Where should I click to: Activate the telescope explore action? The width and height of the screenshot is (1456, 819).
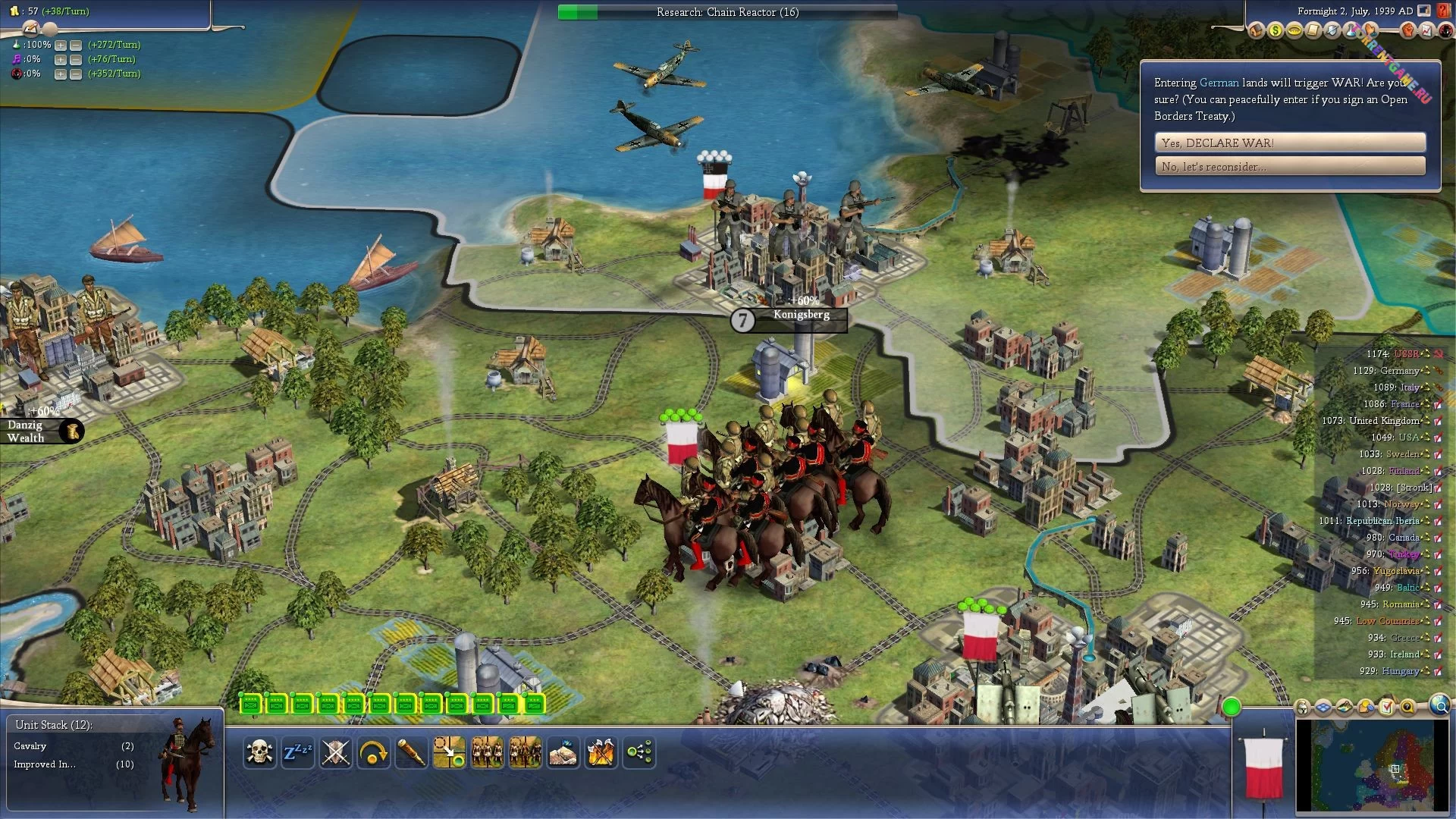(411, 753)
